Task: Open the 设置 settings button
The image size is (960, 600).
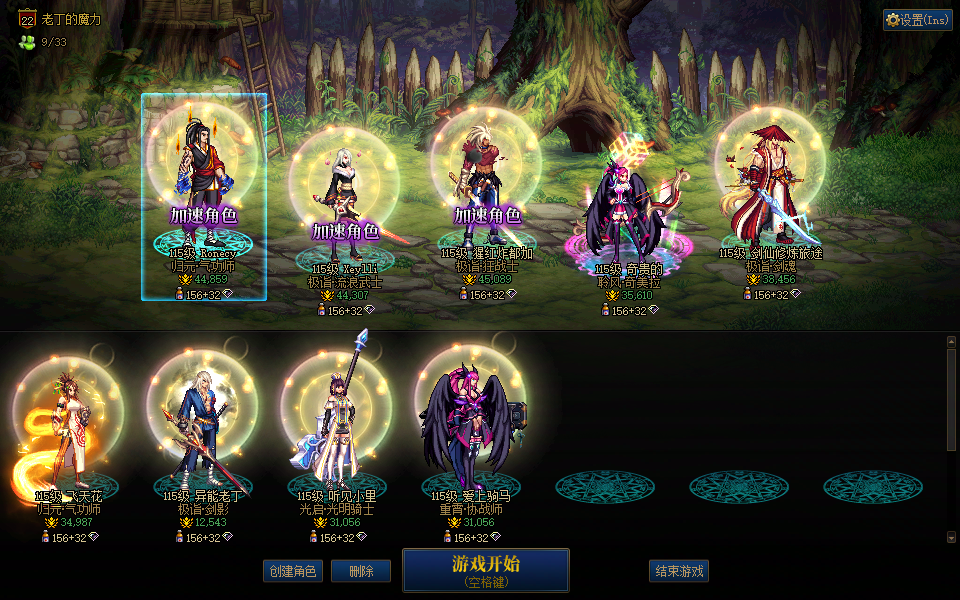Action: pos(917,20)
